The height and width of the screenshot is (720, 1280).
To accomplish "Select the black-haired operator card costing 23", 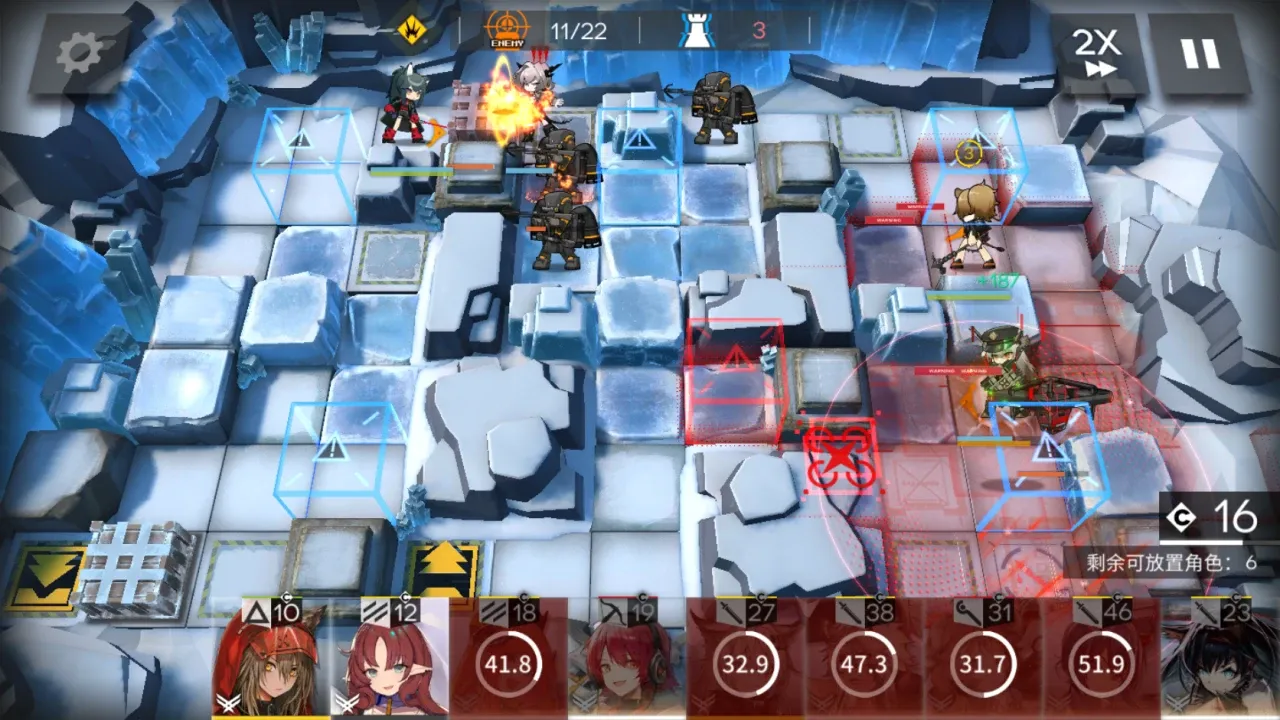I will click(1220, 662).
